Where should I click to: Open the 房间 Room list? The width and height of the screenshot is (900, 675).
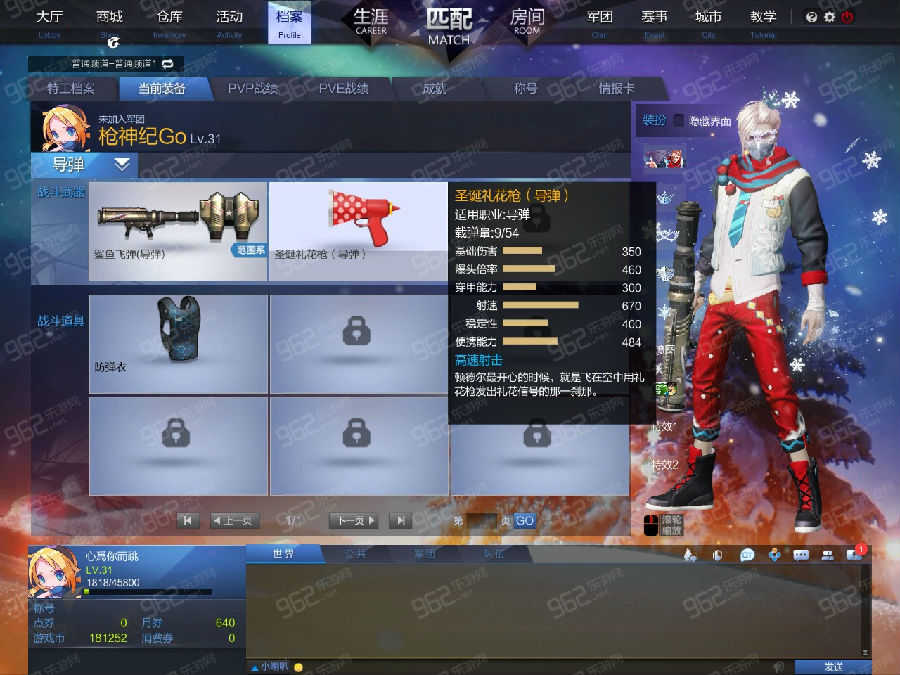pos(527,21)
